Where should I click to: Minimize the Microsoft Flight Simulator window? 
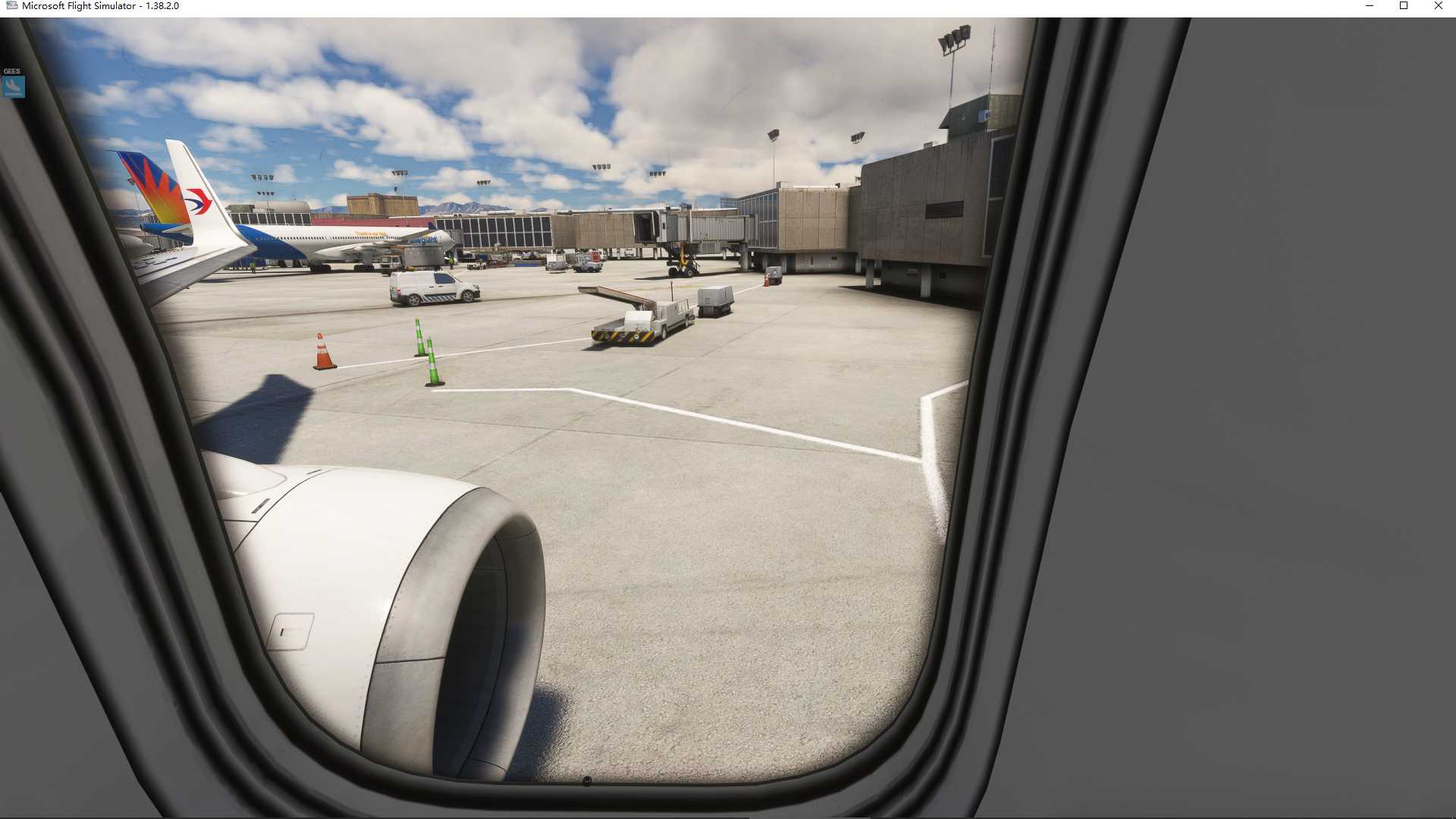coord(1370,6)
